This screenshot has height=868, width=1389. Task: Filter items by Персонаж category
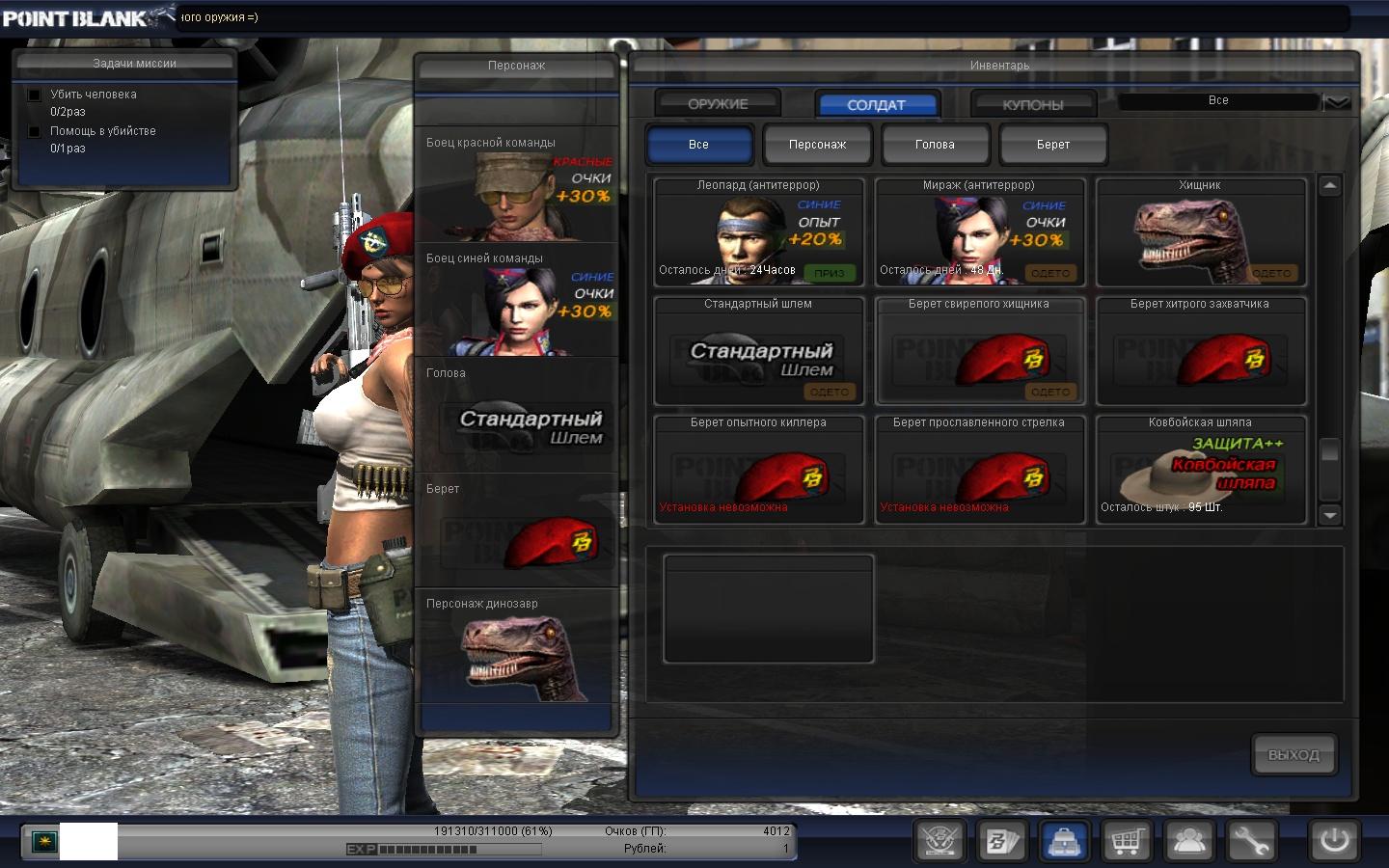817,145
